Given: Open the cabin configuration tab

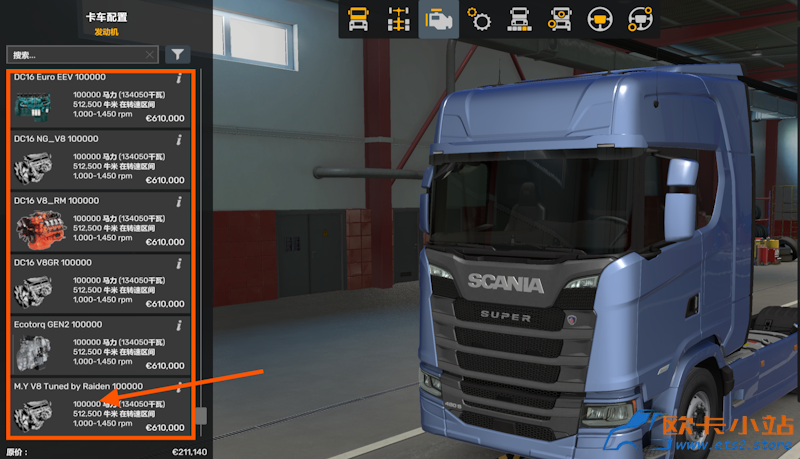Looking at the screenshot, I should (x=358, y=19).
